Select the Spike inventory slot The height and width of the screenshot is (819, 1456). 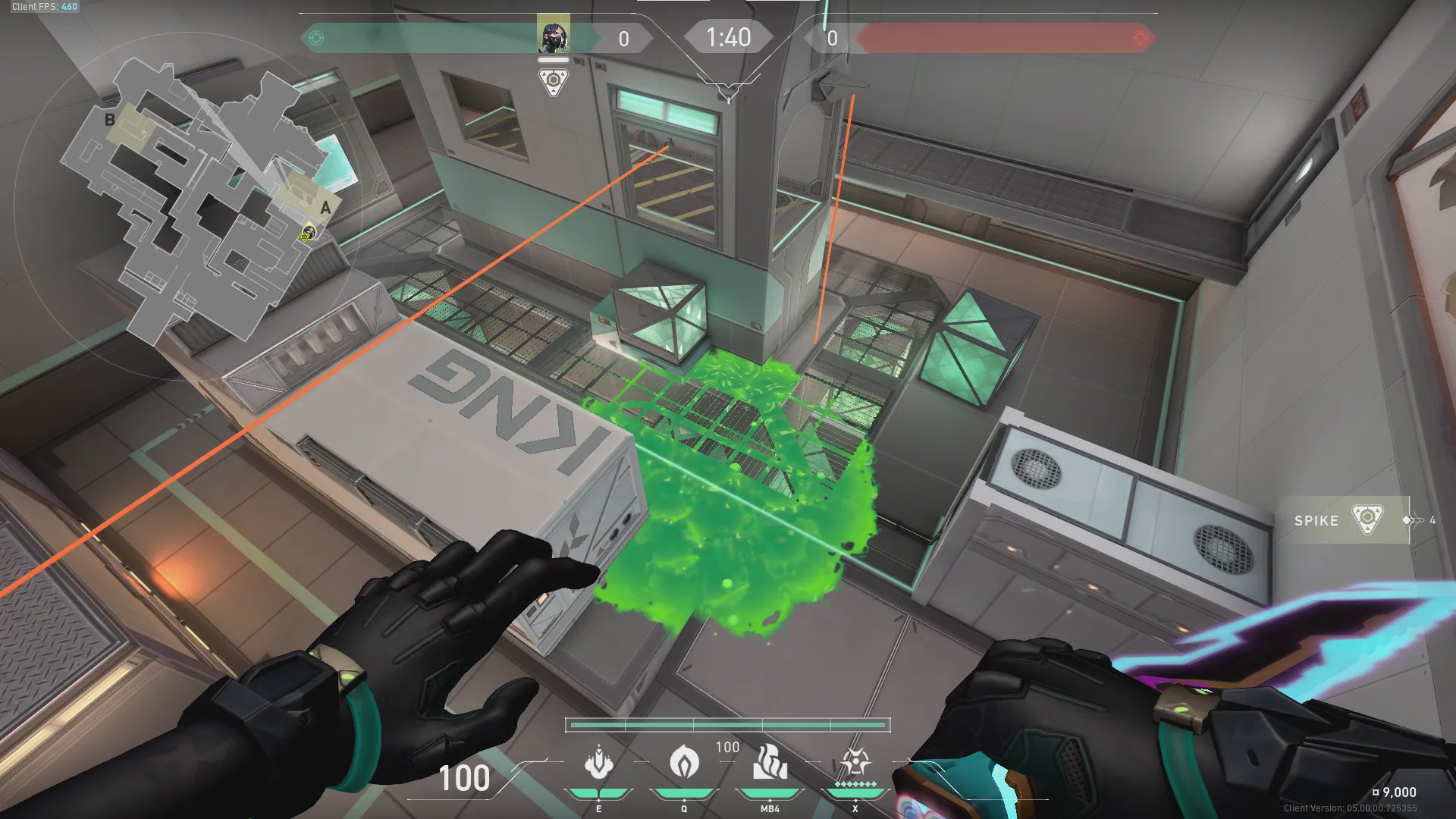point(1344,520)
